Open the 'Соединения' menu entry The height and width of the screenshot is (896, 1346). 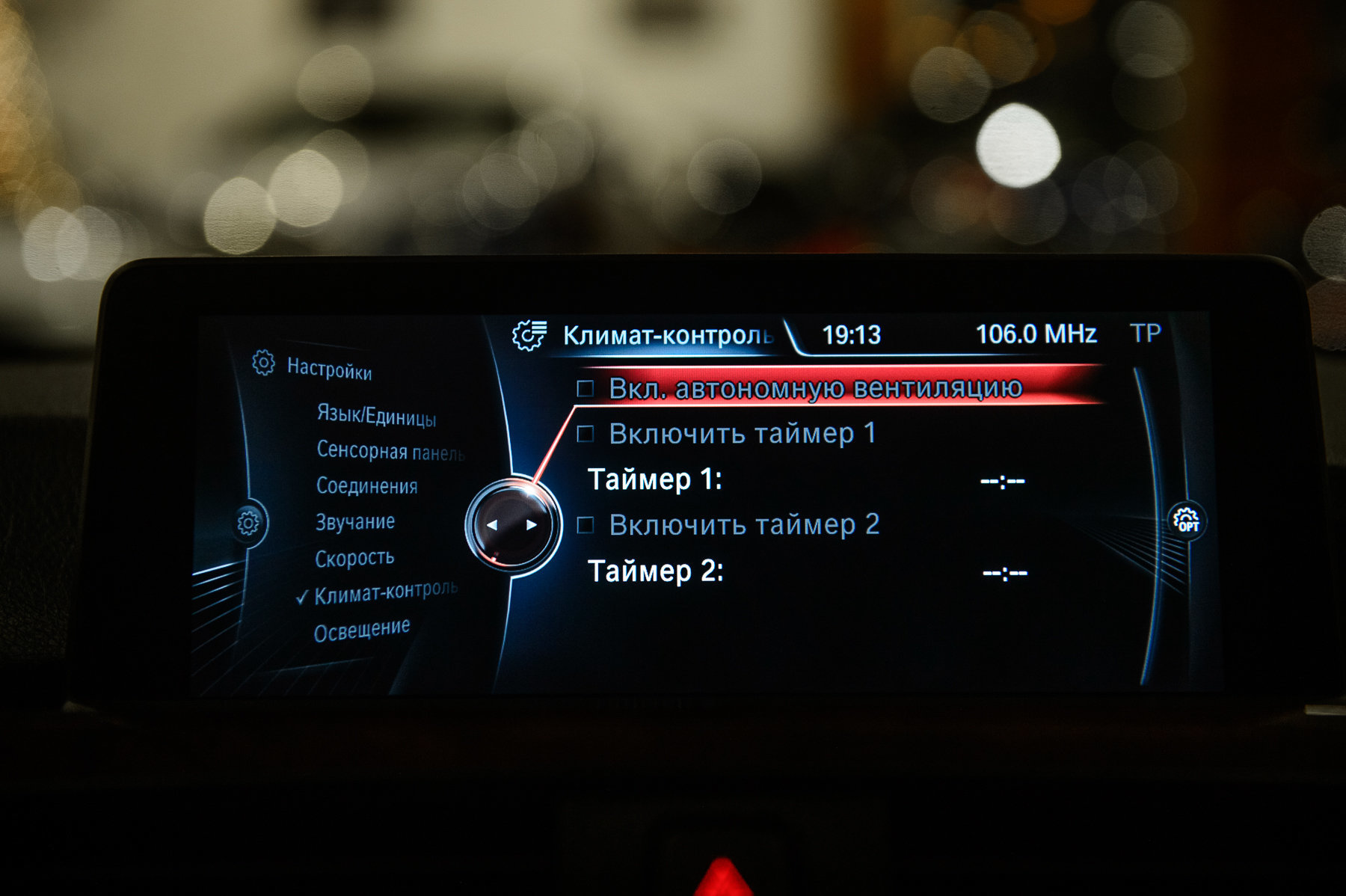(366, 486)
